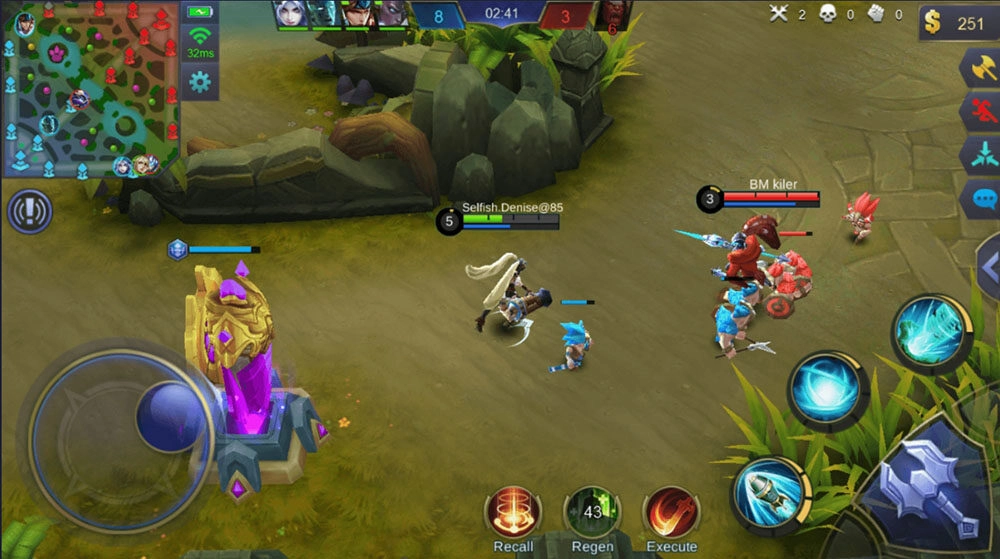Open the chat speech bubble
Image resolution: width=1000 pixels, height=559 pixels.
982,198
